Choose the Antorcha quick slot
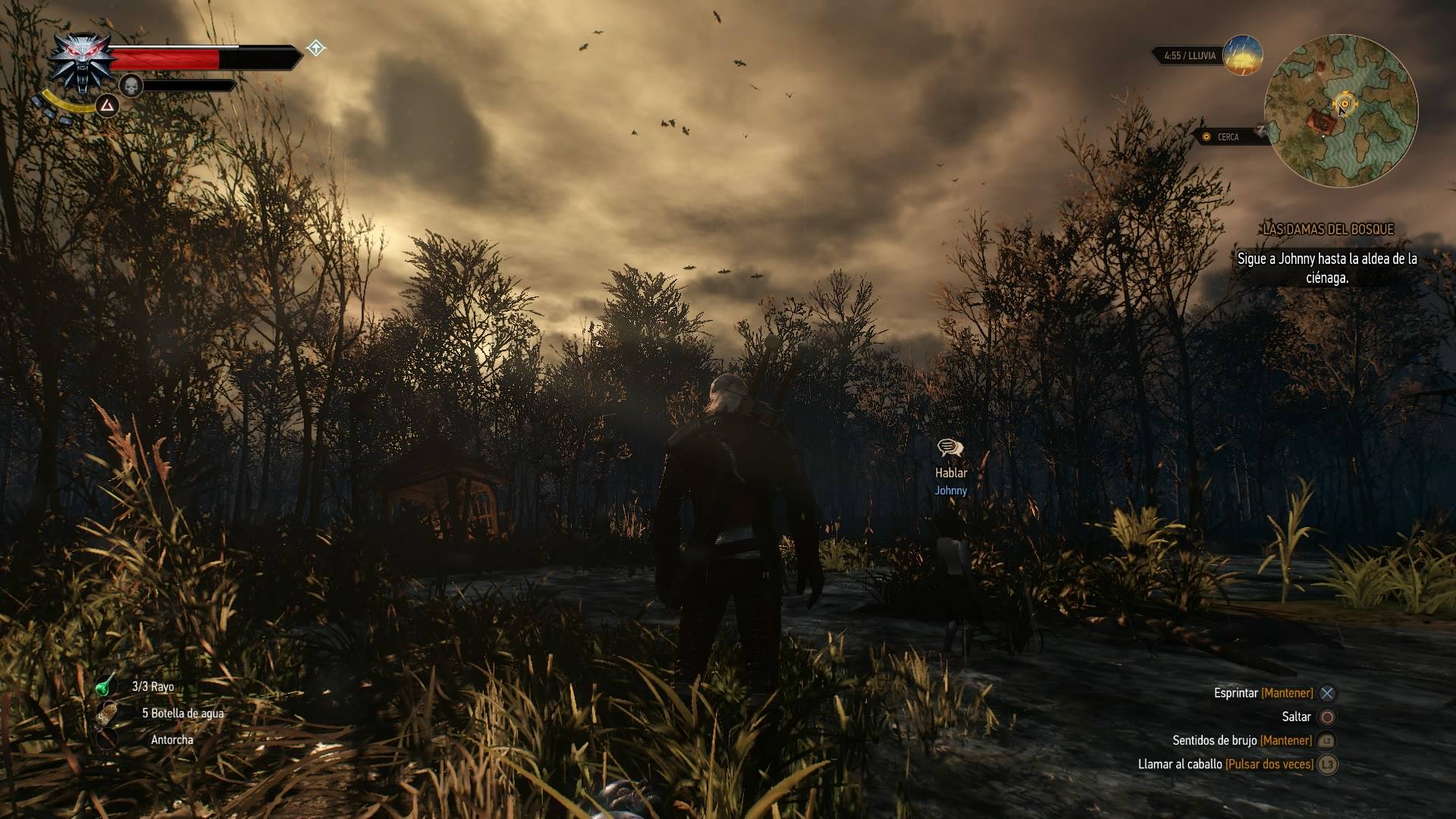The height and width of the screenshot is (819, 1456). pyautogui.click(x=107, y=739)
